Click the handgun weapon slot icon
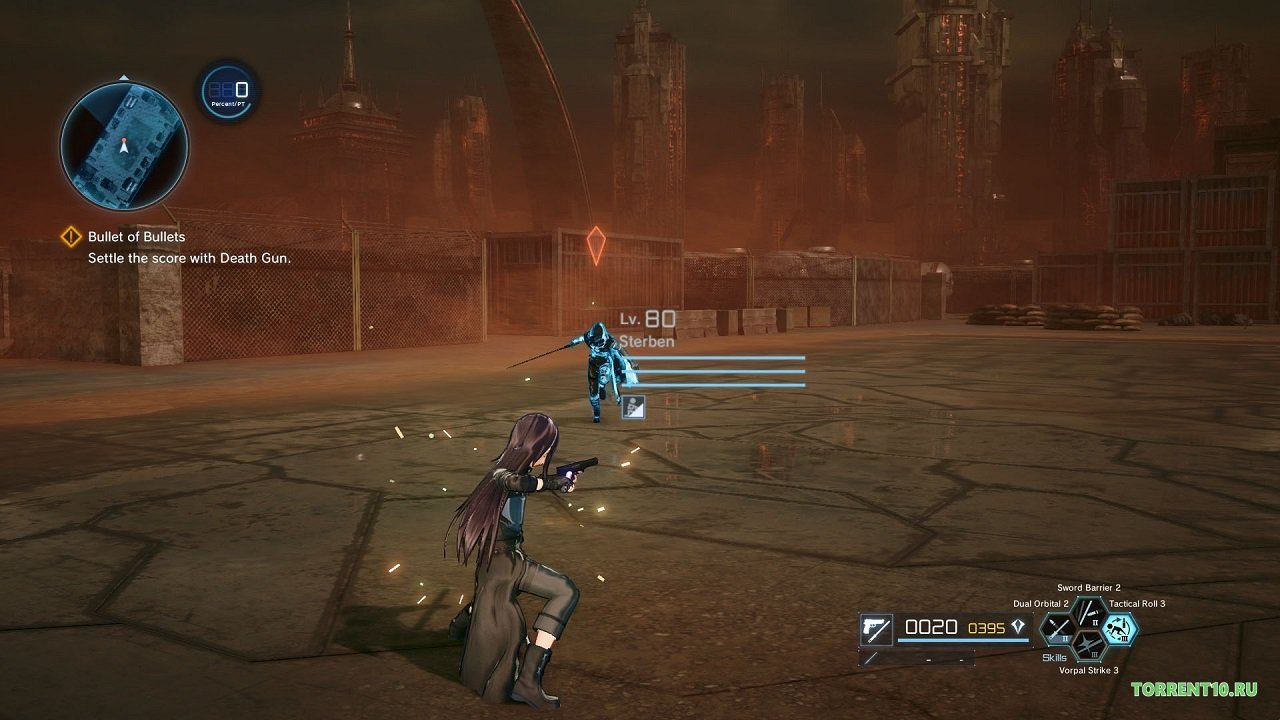This screenshot has width=1280, height=720. tap(876, 628)
